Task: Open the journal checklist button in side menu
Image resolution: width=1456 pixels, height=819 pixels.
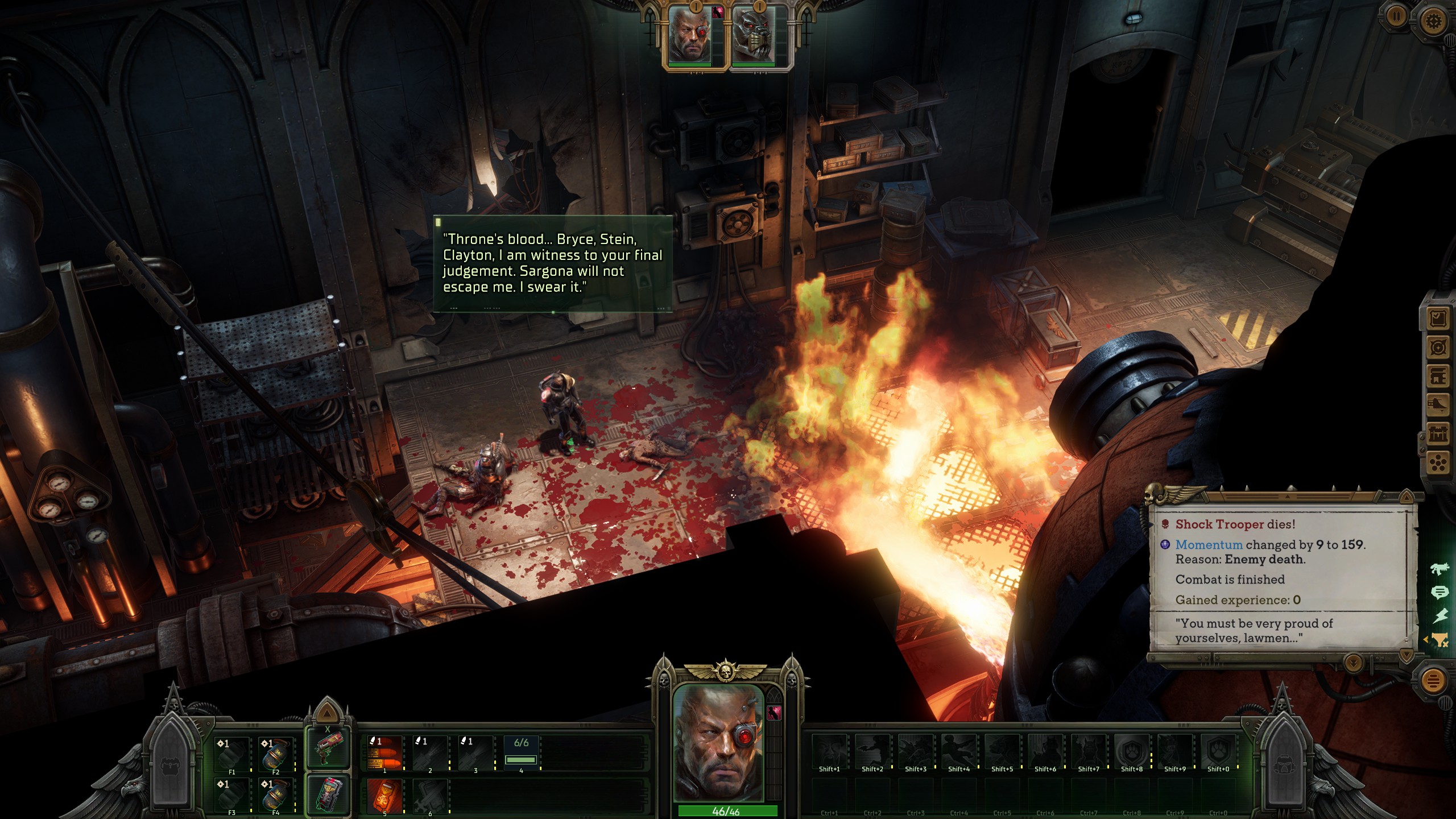Action: 1438,318
